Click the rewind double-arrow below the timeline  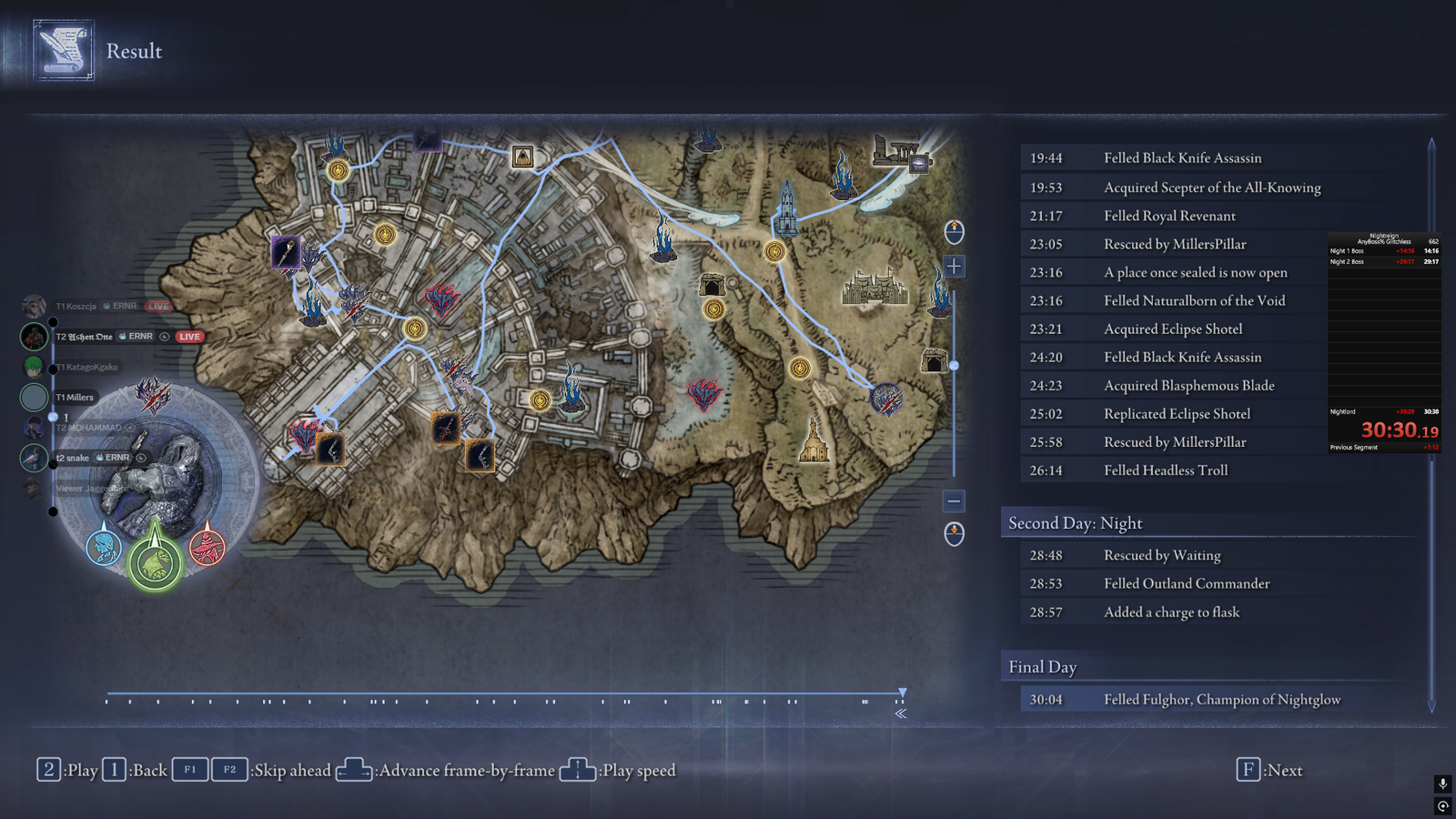[x=900, y=713]
